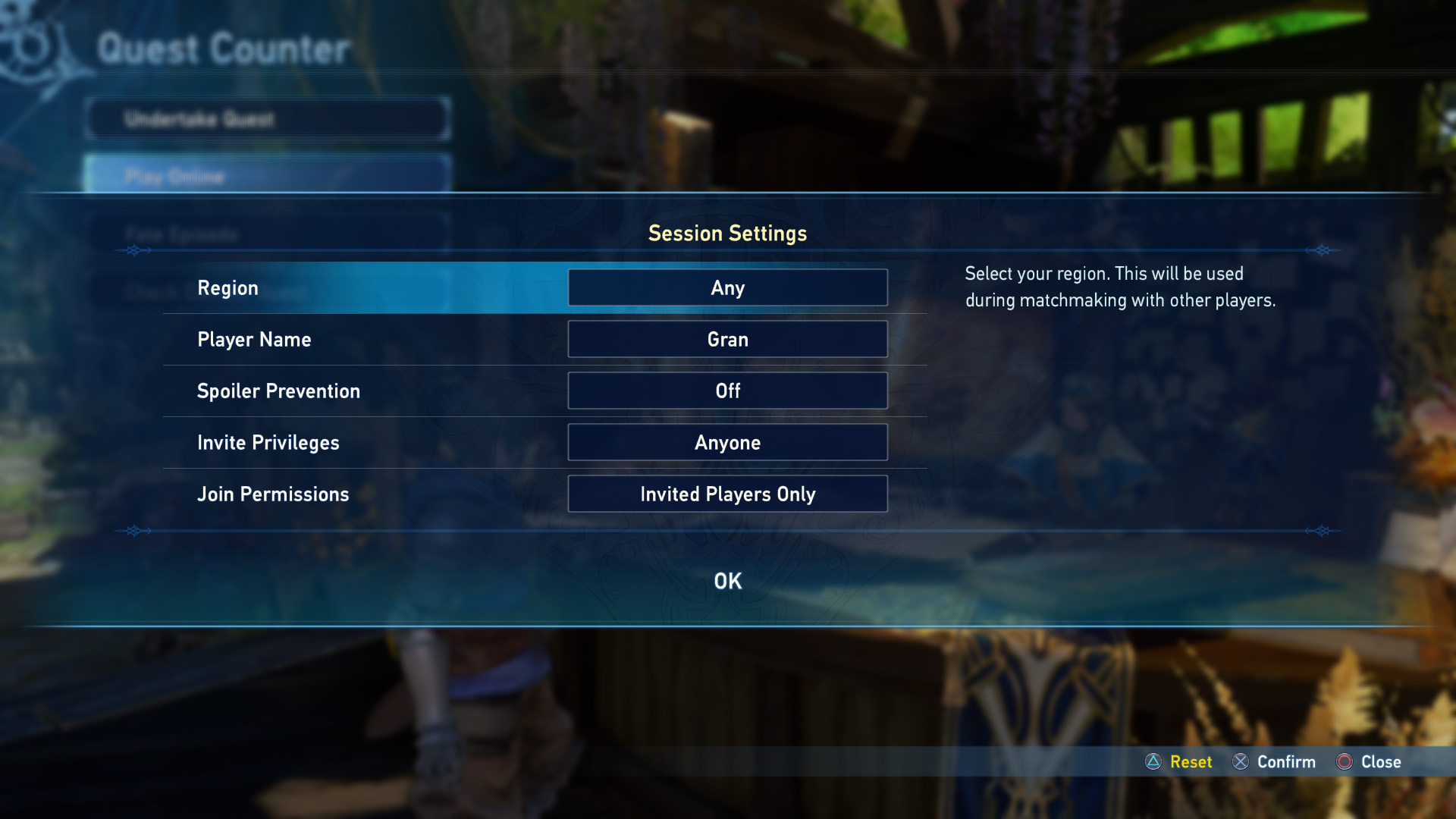1456x819 pixels.
Task: Edit the Player Name field showing Gran
Action: pyautogui.click(x=727, y=340)
